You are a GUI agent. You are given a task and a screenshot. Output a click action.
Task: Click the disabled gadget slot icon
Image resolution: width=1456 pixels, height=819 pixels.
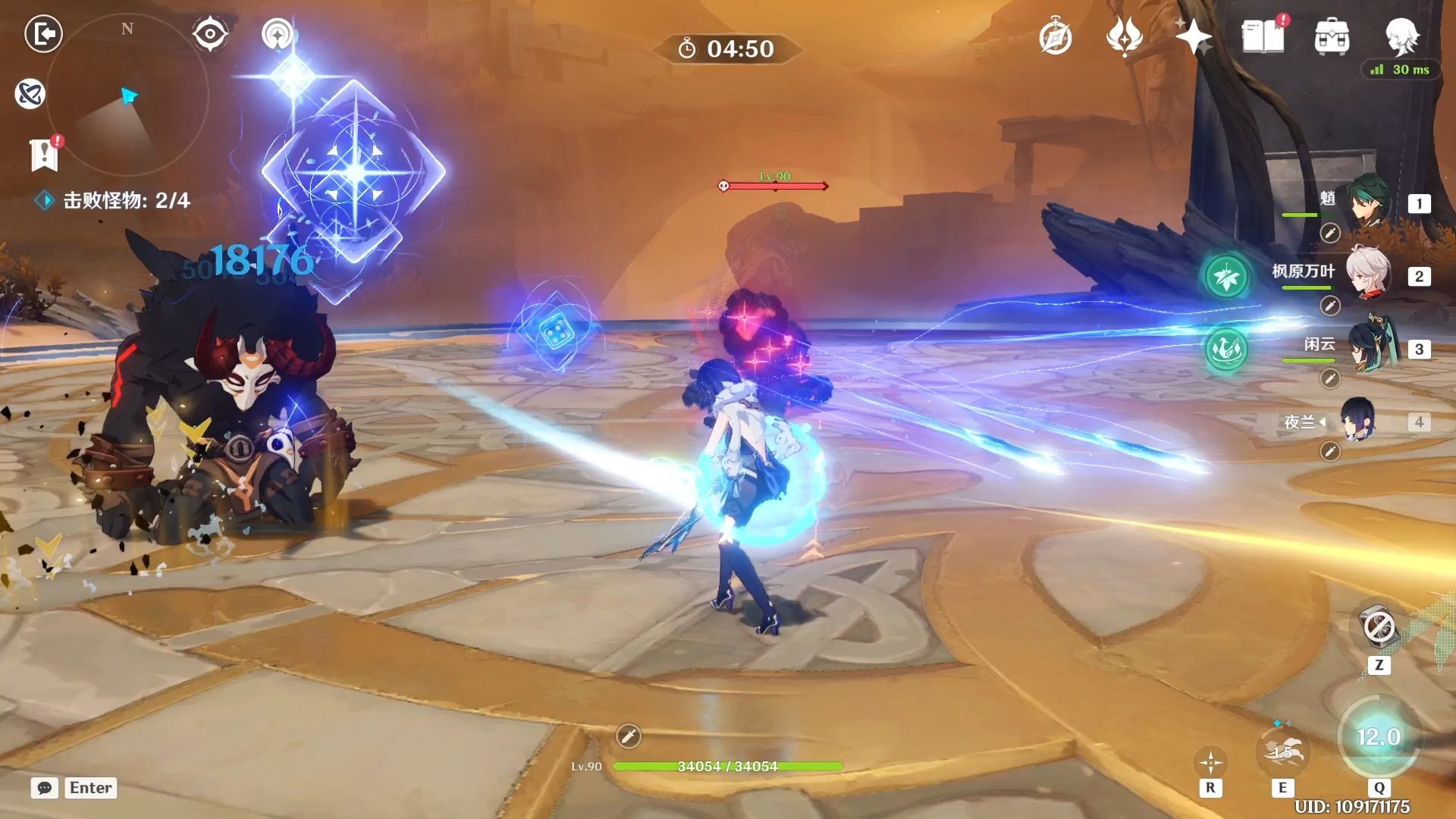(1378, 628)
